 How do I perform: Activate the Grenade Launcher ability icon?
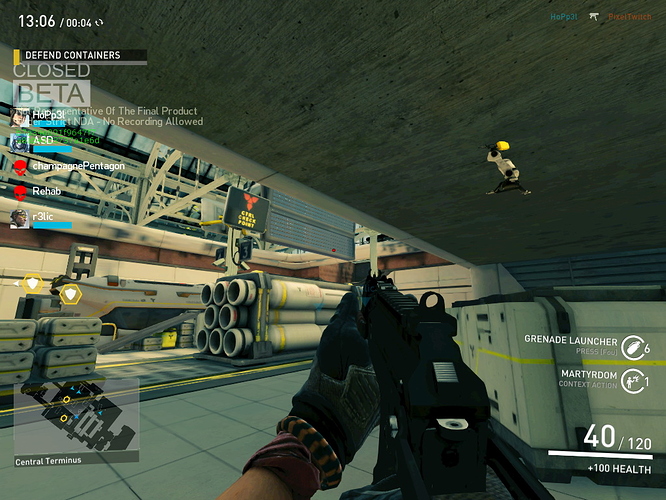[x=632, y=347]
